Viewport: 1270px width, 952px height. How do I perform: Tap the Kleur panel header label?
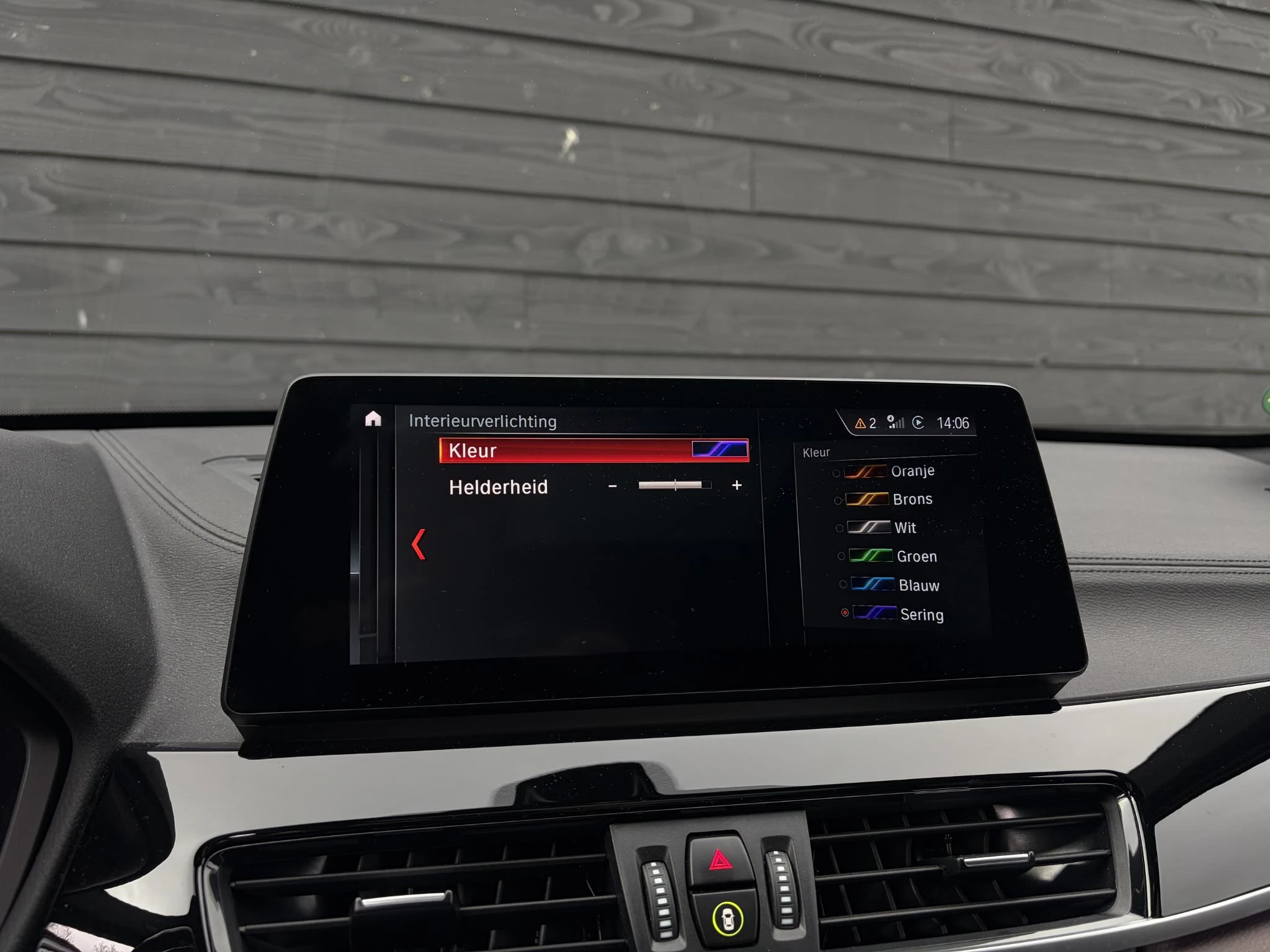tap(815, 452)
